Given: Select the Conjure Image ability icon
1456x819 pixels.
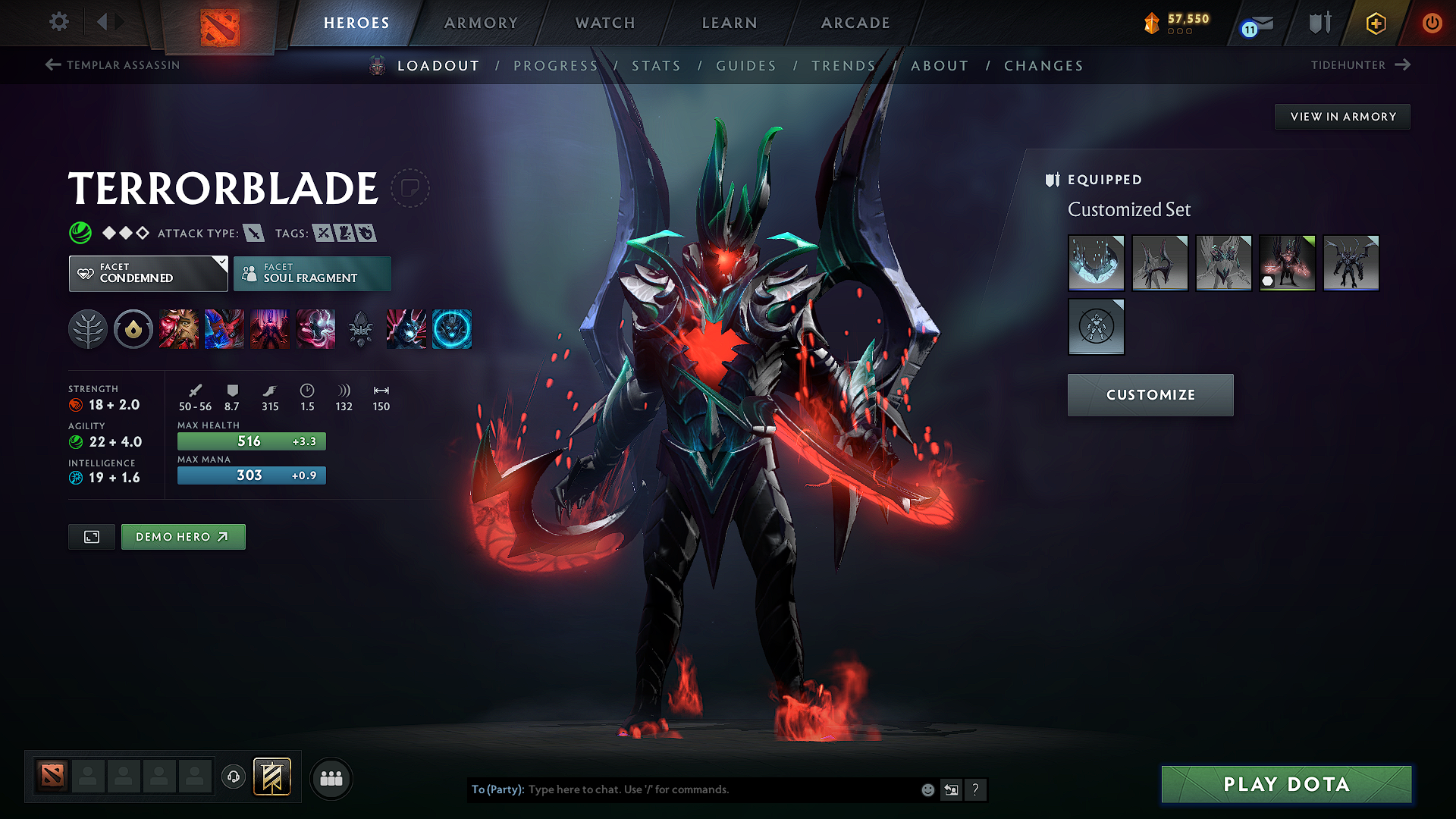Looking at the screenshot, I should point(224,329).
